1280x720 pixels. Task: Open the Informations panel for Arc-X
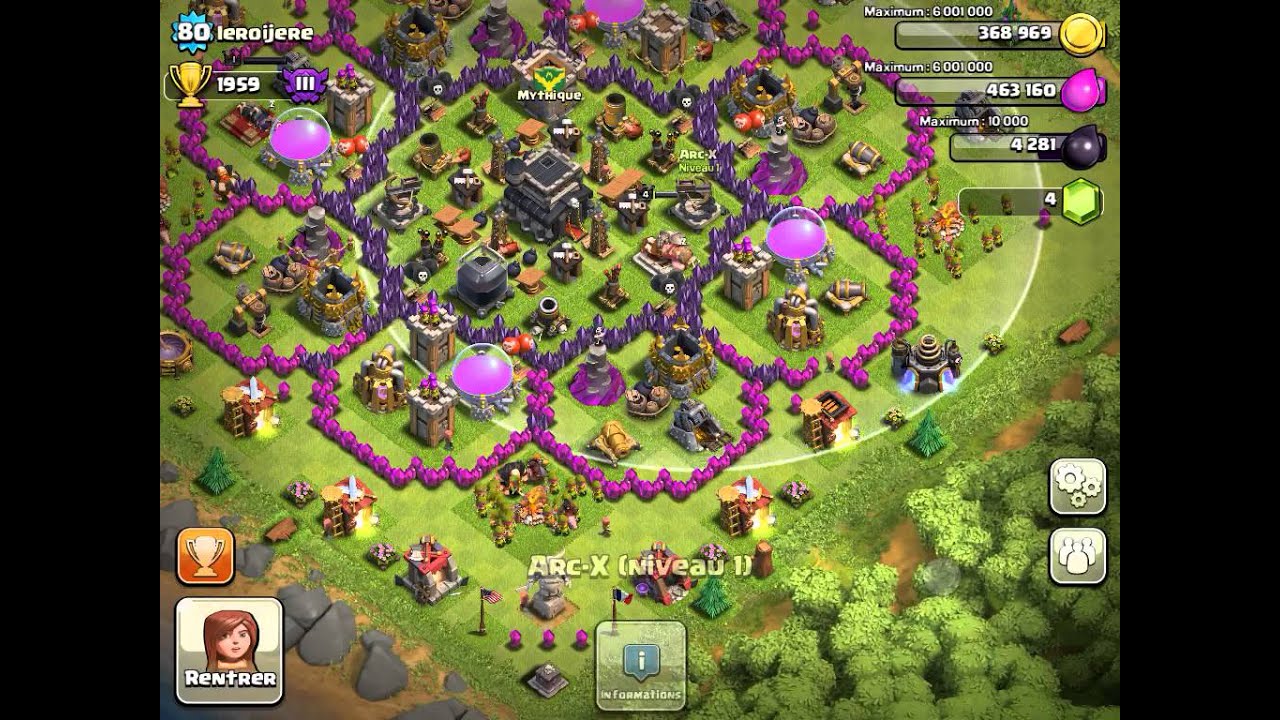tap(640, 665)
